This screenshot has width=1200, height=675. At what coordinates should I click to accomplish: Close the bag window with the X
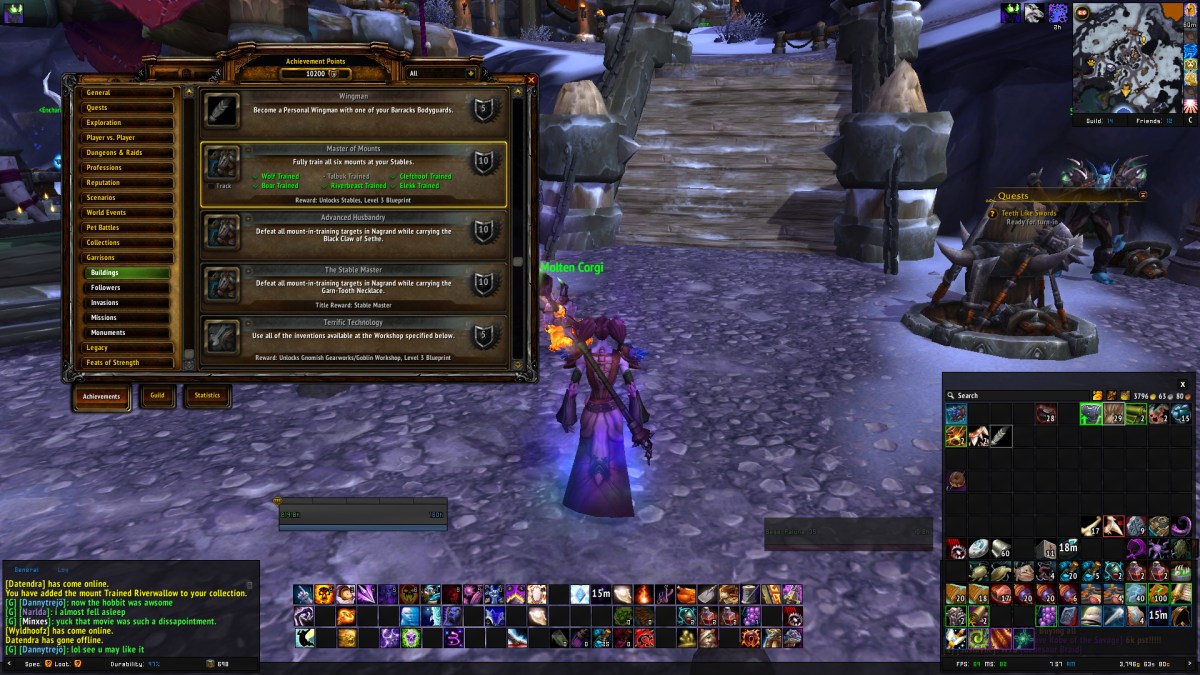tap(1182, 383)
